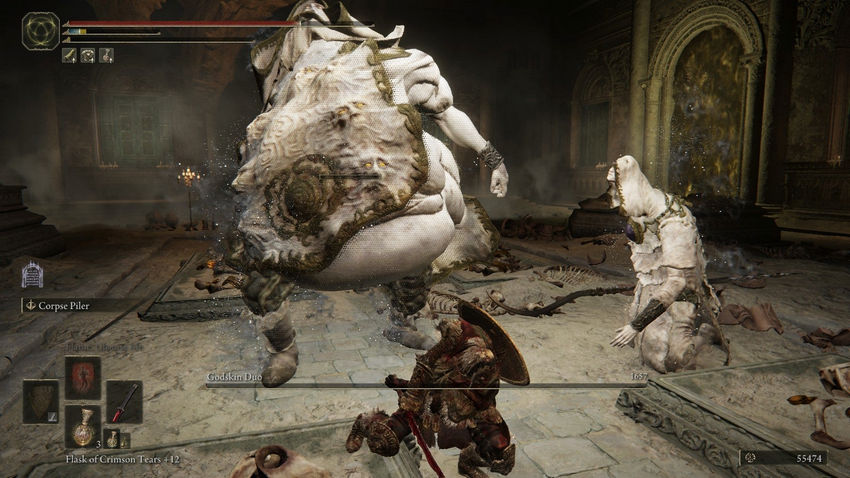Select the Flask of Crimson Tears slot

click(x=82, y=426)
